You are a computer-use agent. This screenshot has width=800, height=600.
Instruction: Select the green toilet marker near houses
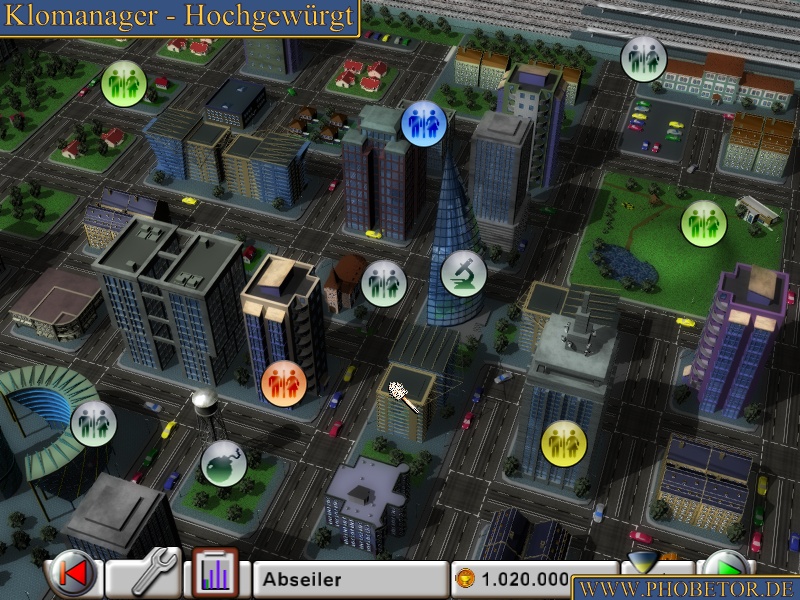(124, 81)
